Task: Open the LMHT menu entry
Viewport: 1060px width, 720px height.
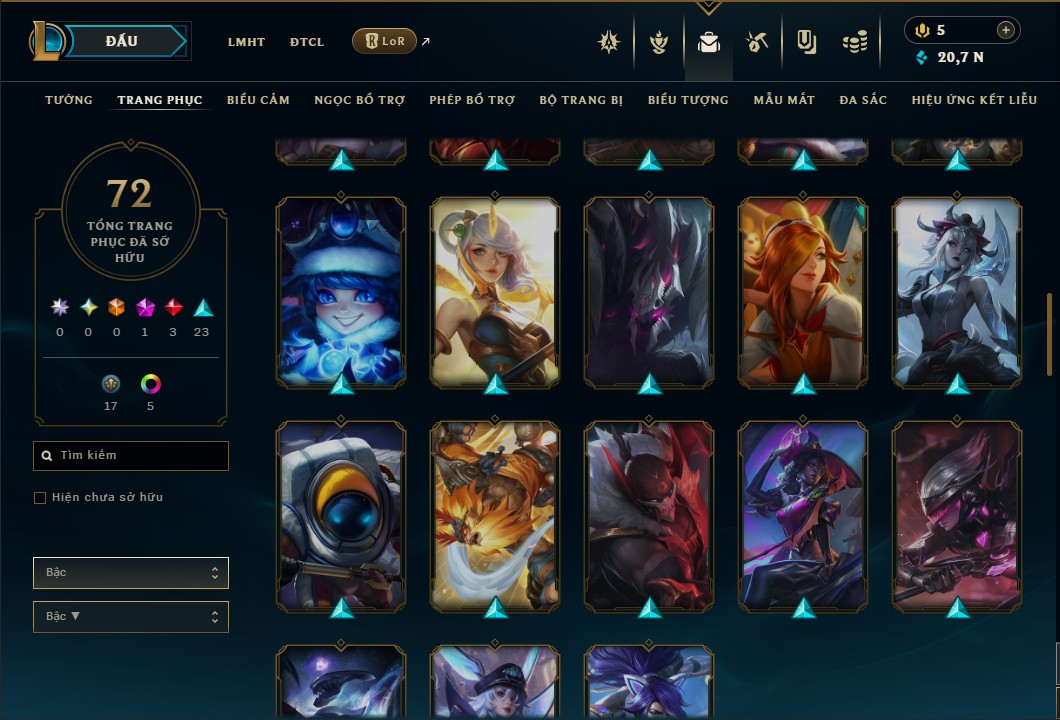Action: point(246,42)
